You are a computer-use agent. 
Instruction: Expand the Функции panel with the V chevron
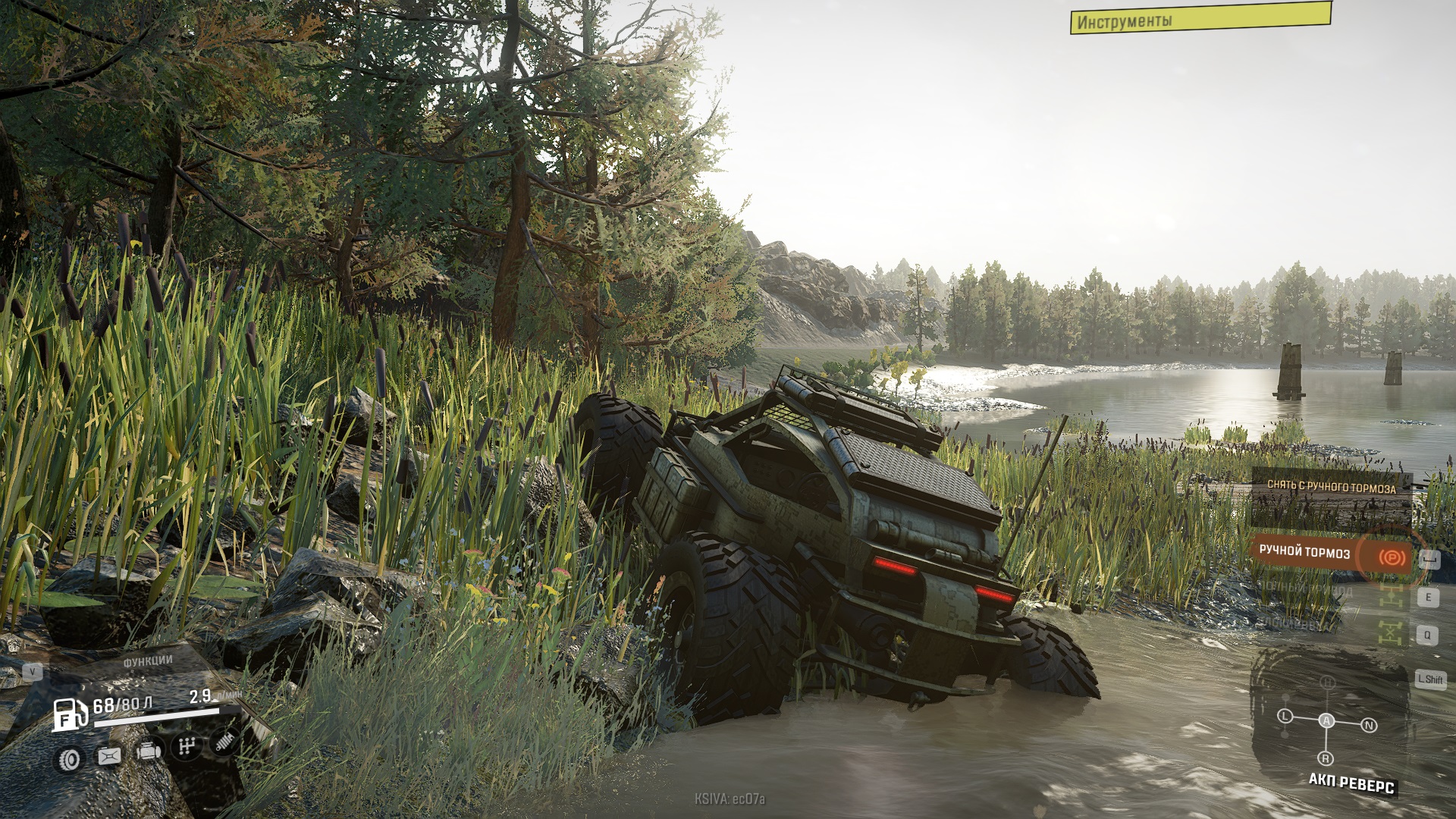coord(33,672)
